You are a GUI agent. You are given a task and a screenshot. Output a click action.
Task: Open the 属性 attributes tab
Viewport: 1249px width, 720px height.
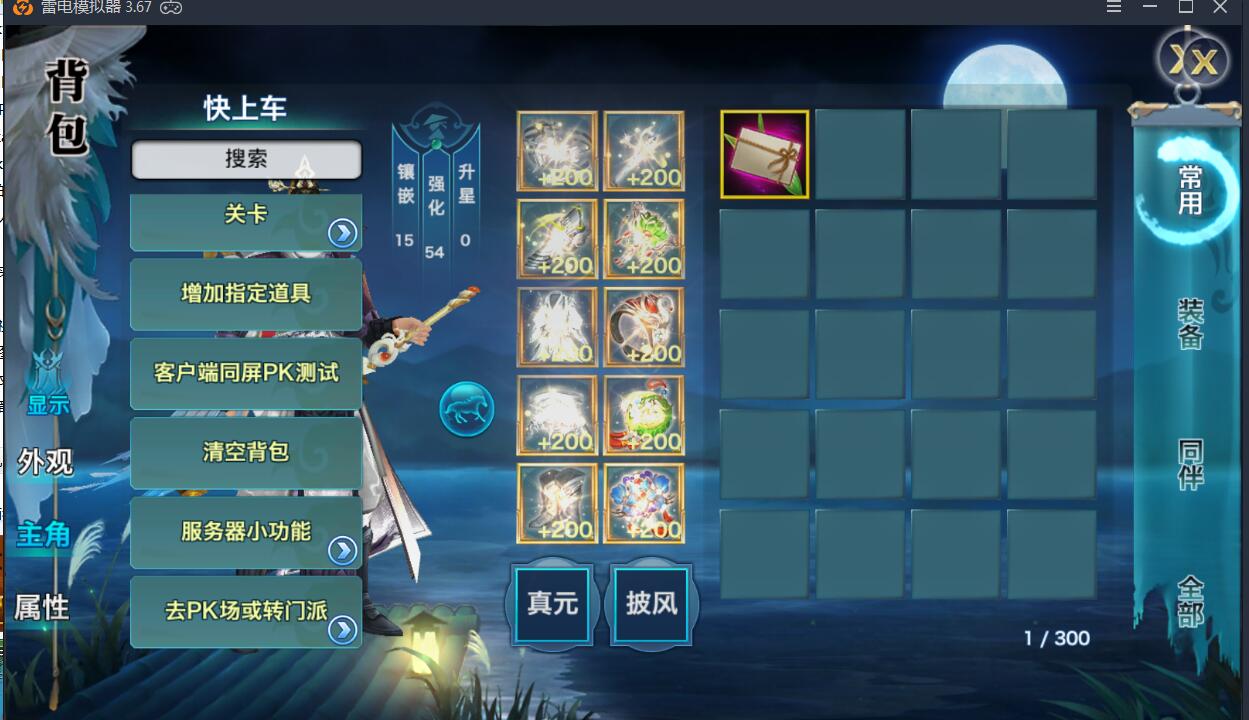pyautogui.click(x=41, y=607)
